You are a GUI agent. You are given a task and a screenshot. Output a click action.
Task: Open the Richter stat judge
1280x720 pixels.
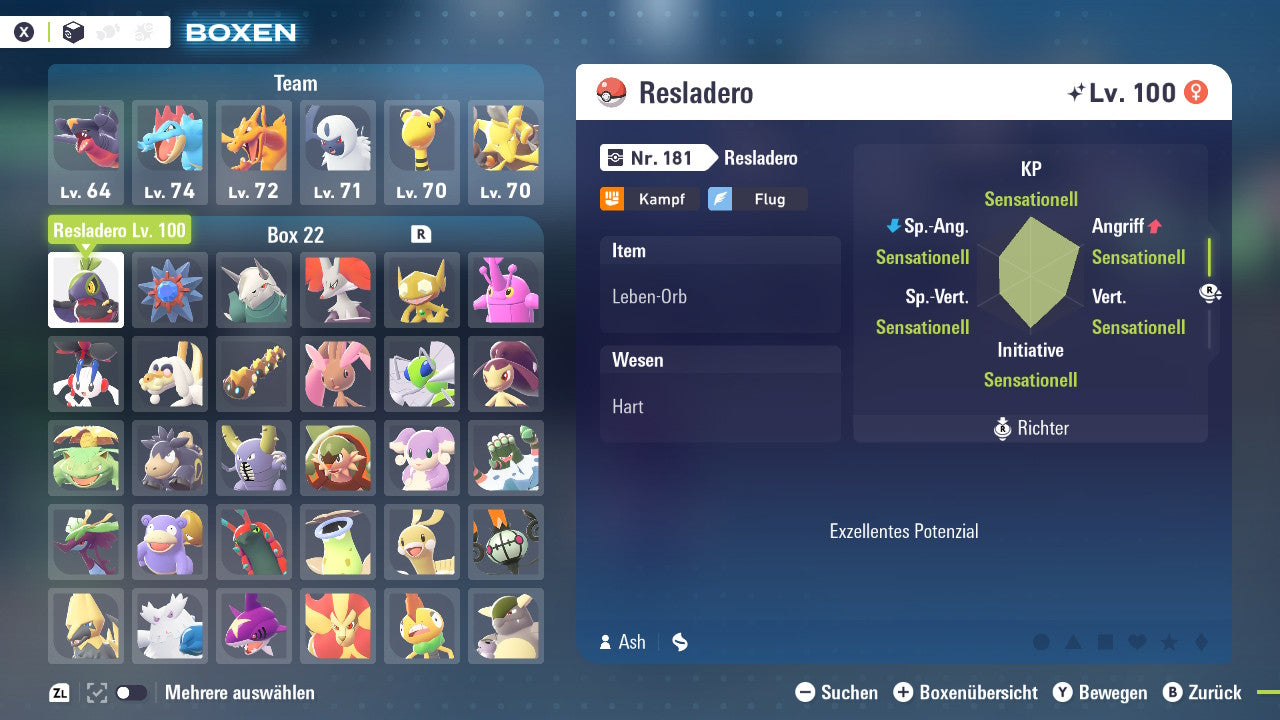click(x=1030, y=428)
